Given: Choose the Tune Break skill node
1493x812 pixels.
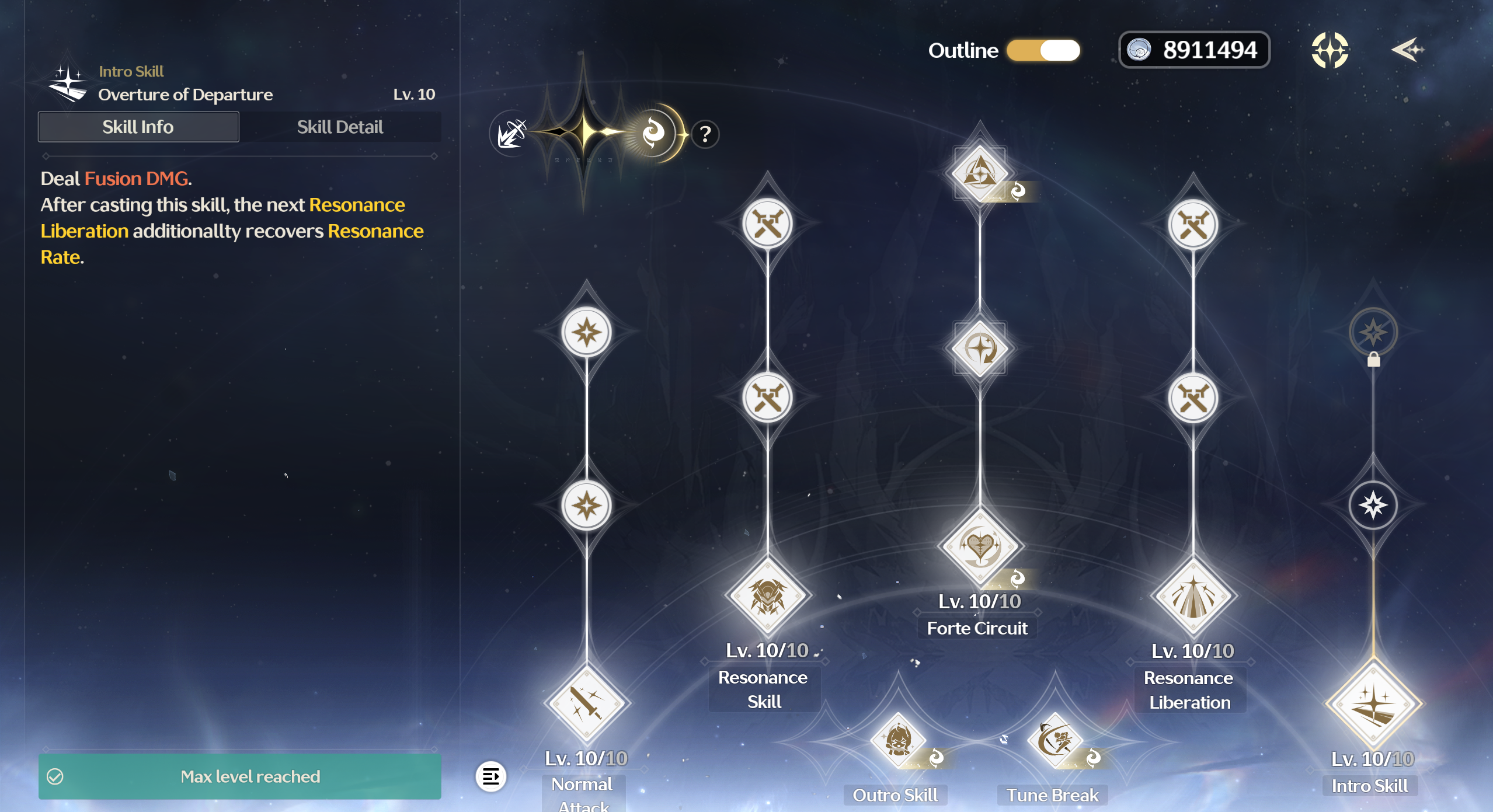Looking at the screenshot, I should click(x=1055, y=740).
